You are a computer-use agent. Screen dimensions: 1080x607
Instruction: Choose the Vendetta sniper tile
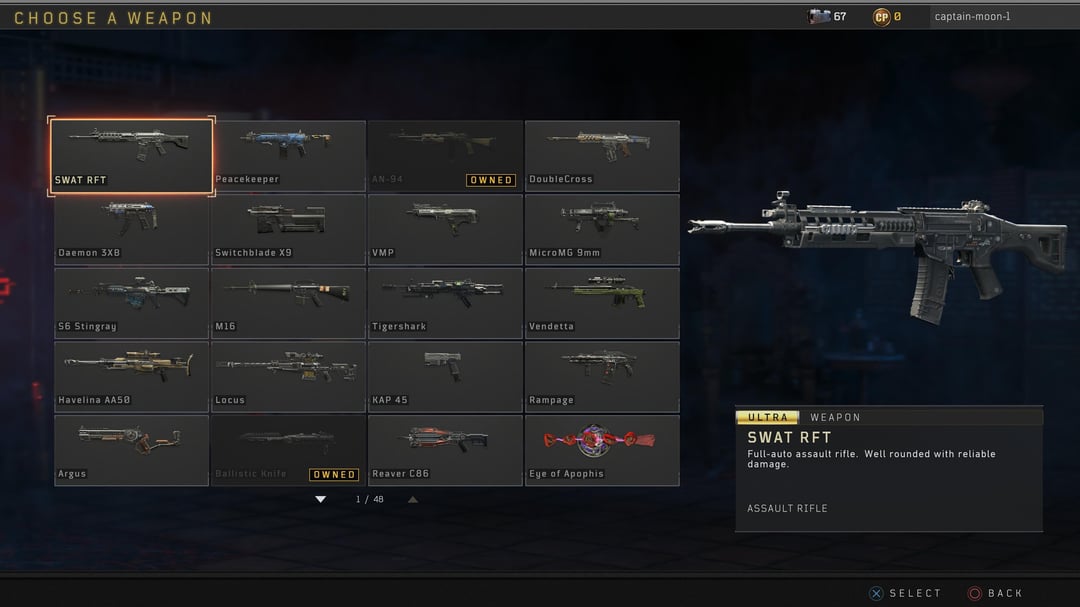602,303
